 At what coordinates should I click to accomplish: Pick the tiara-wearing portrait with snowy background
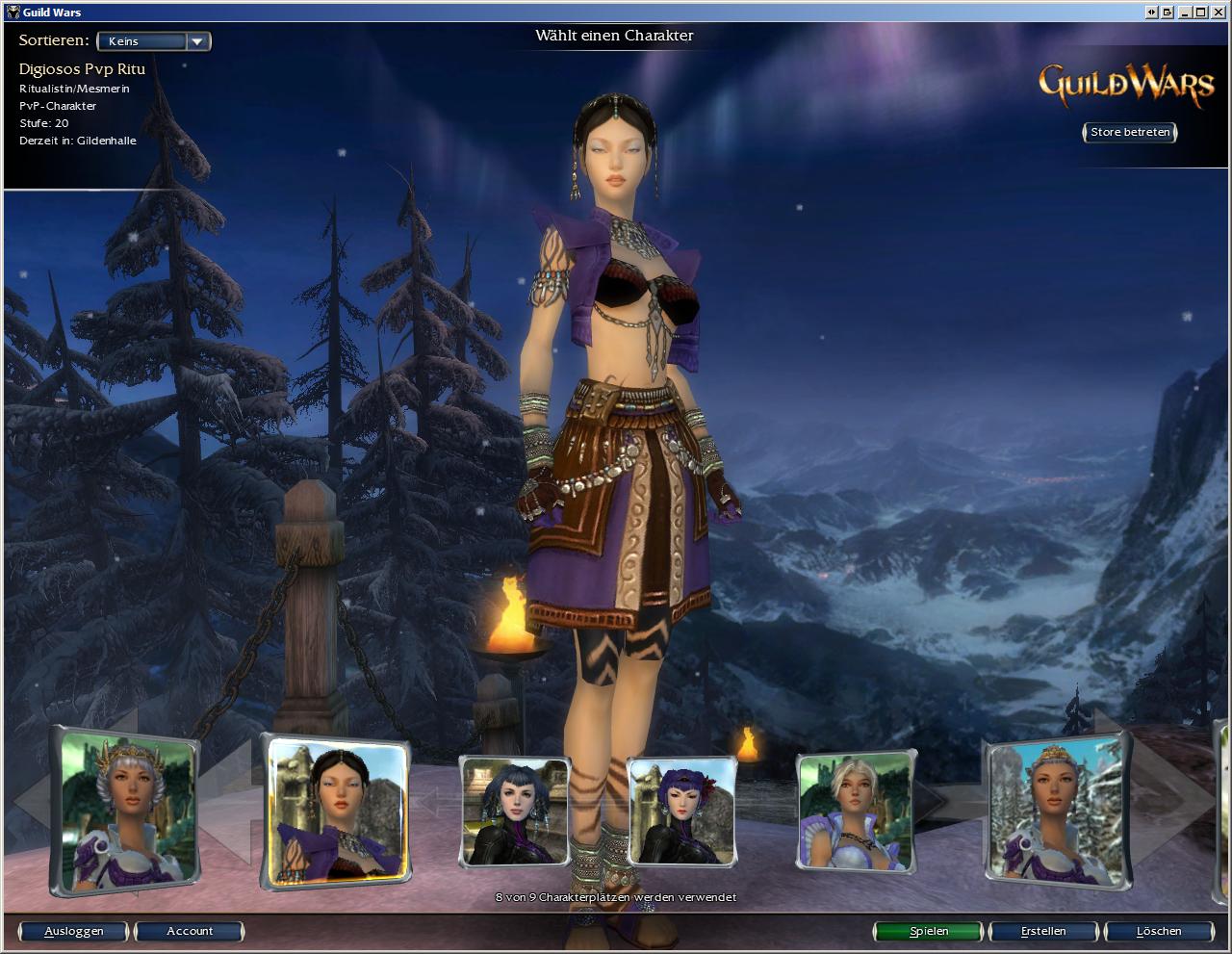(x=1057, y=811)
